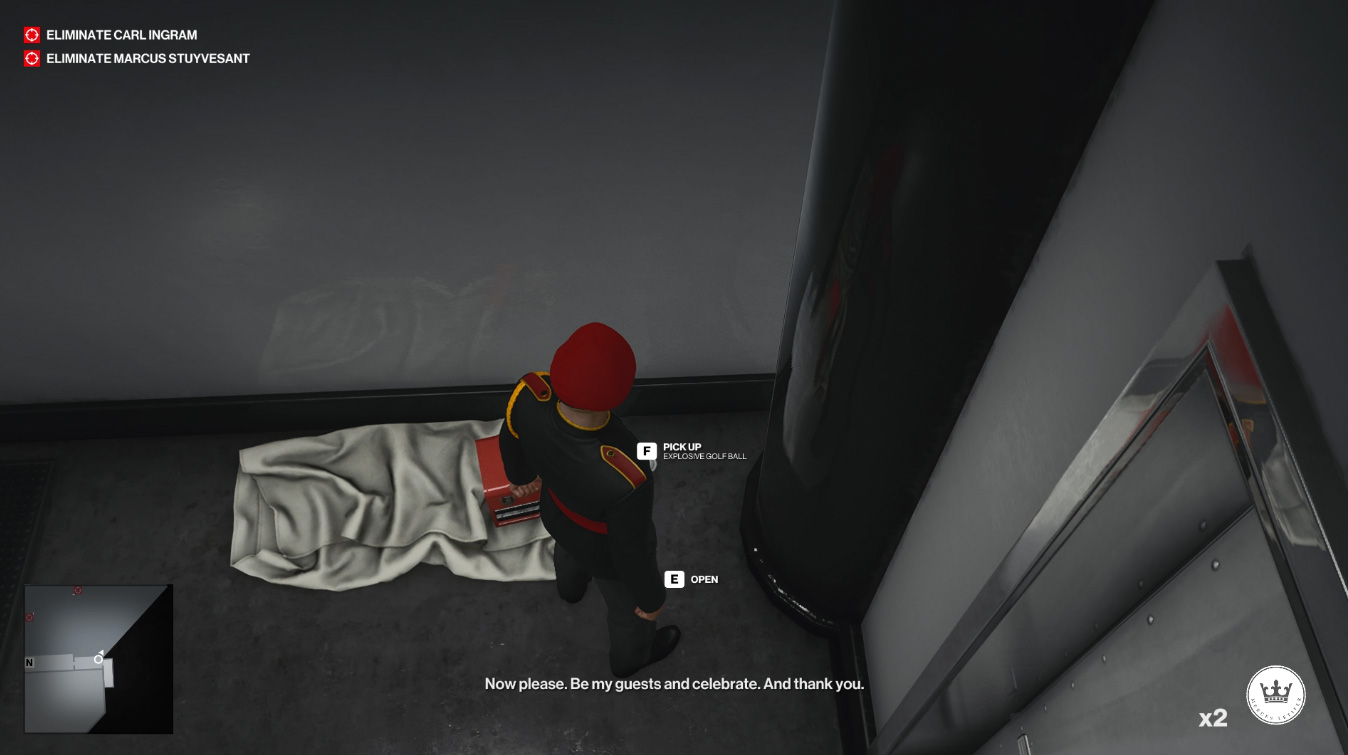This screenshot has height=755, width=1348.
Task: Click the player orientation marker on the minimap
Action: pos(98,660)
